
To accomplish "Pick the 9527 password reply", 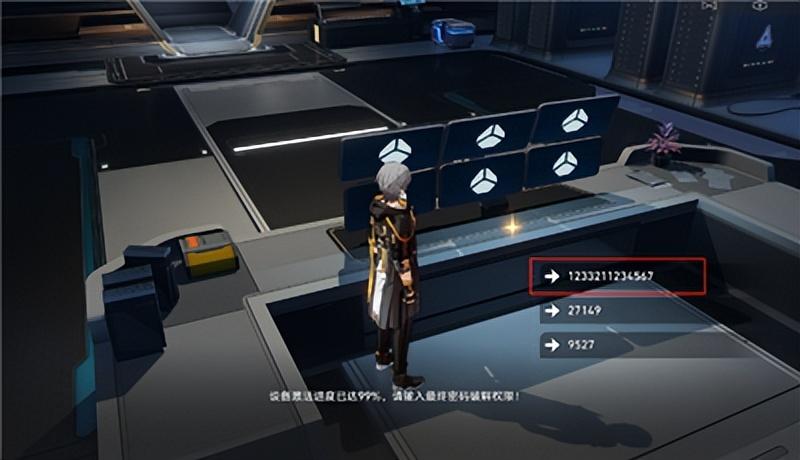I will point(617,346).
